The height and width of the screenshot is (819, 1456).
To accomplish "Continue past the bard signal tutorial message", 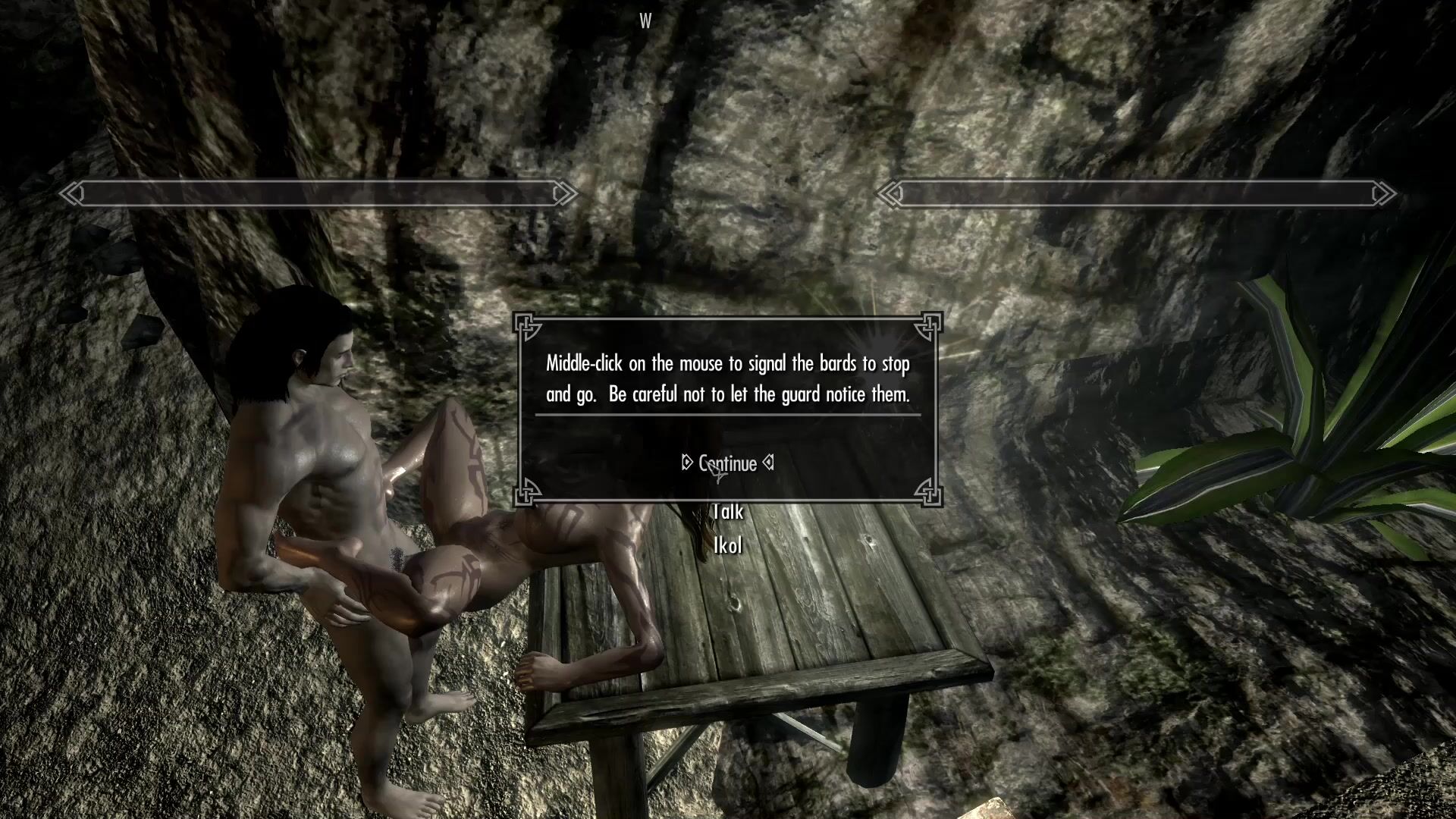I will (727, 463).
